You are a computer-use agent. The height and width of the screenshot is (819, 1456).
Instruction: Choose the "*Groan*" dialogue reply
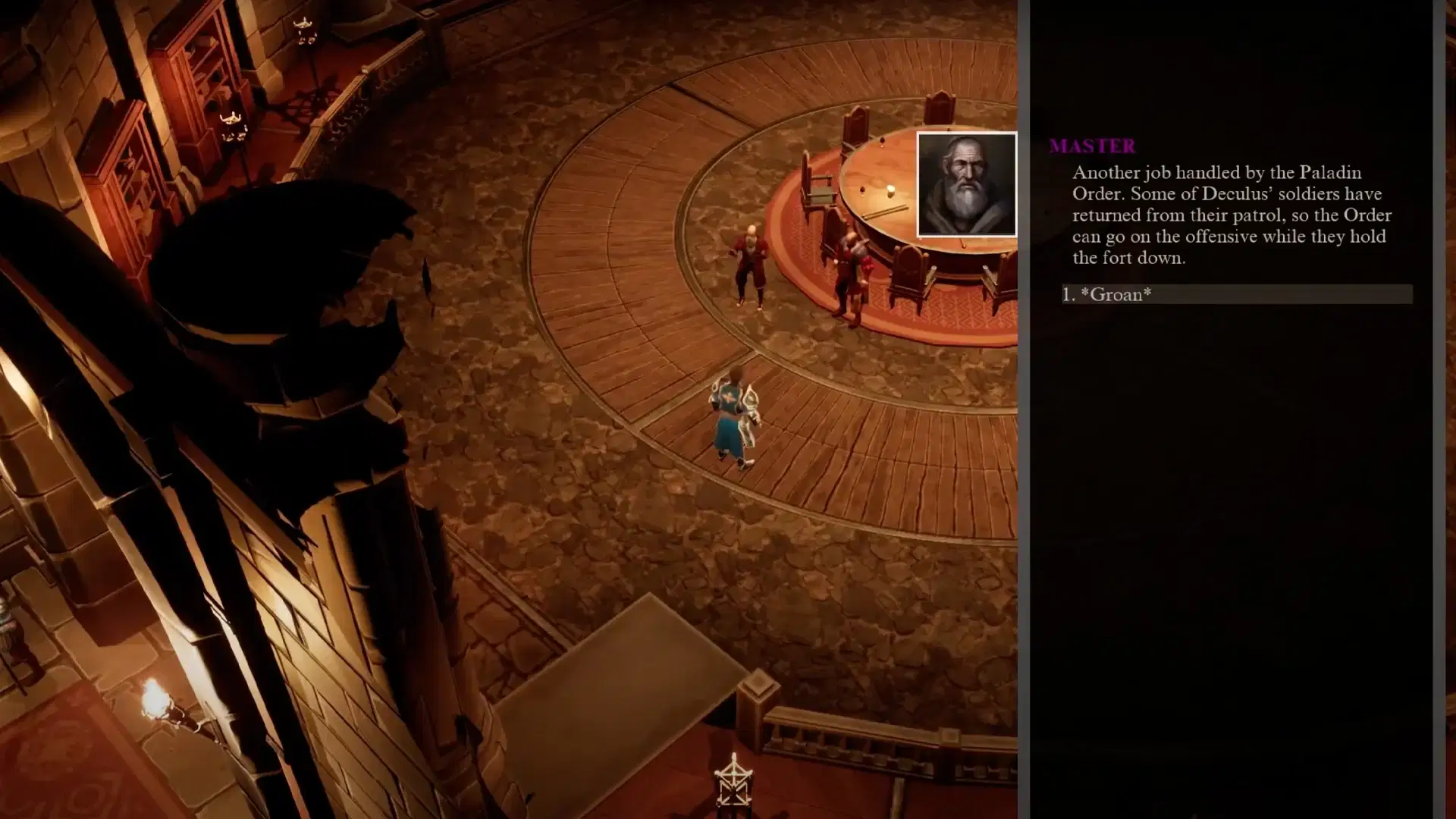pyautogui.click(x=1116, y=295)
